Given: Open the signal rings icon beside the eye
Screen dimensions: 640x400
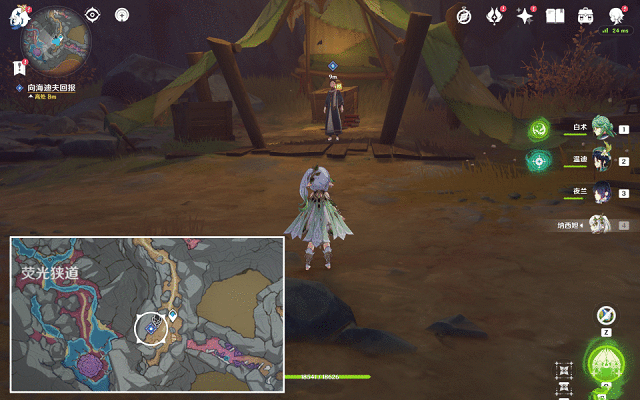Looking at the screenshot, I should [x=122, y=14].
